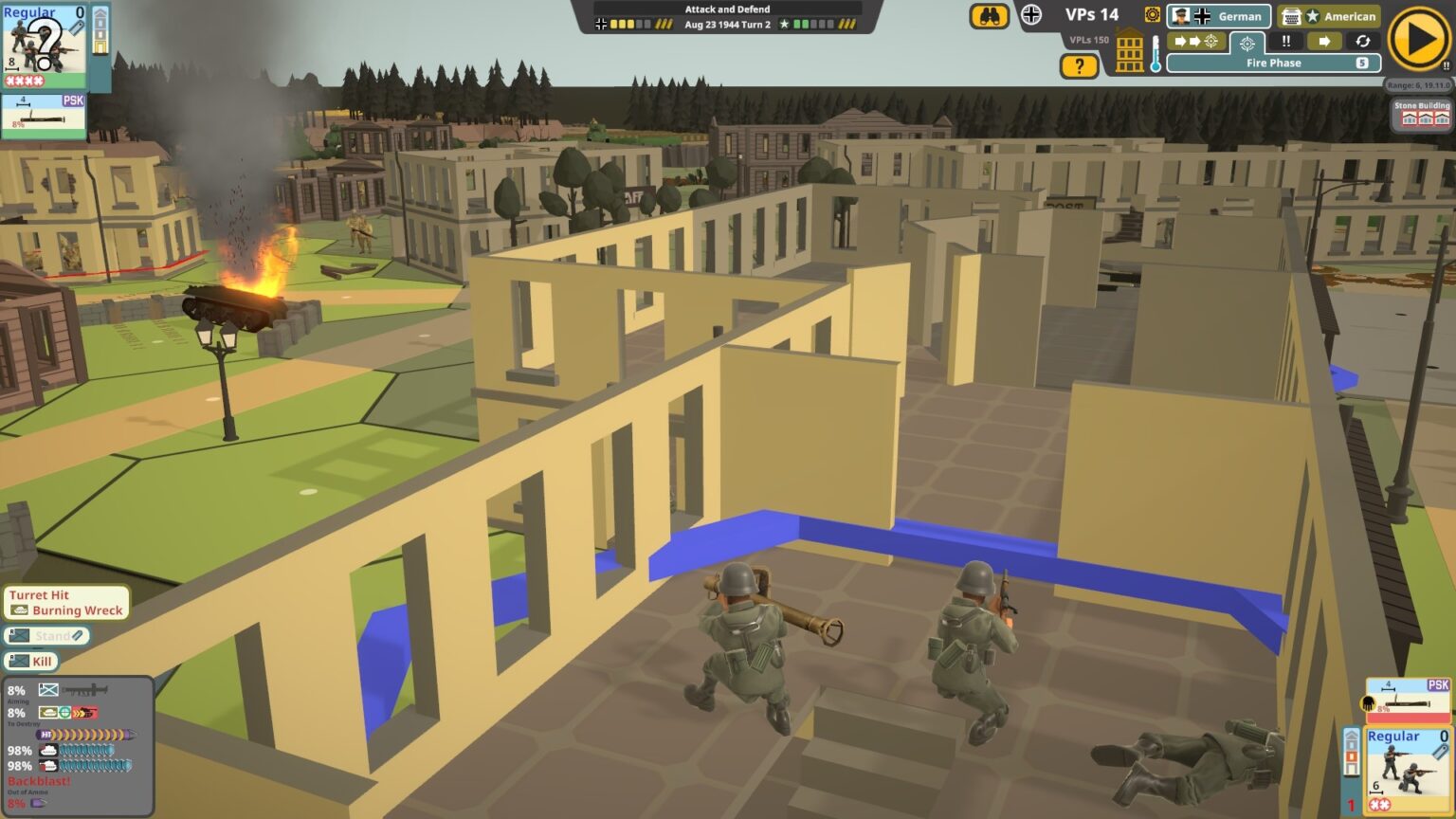1456x819 pixels.
Task: Click the question mark help button
Action: [1080, 65]
